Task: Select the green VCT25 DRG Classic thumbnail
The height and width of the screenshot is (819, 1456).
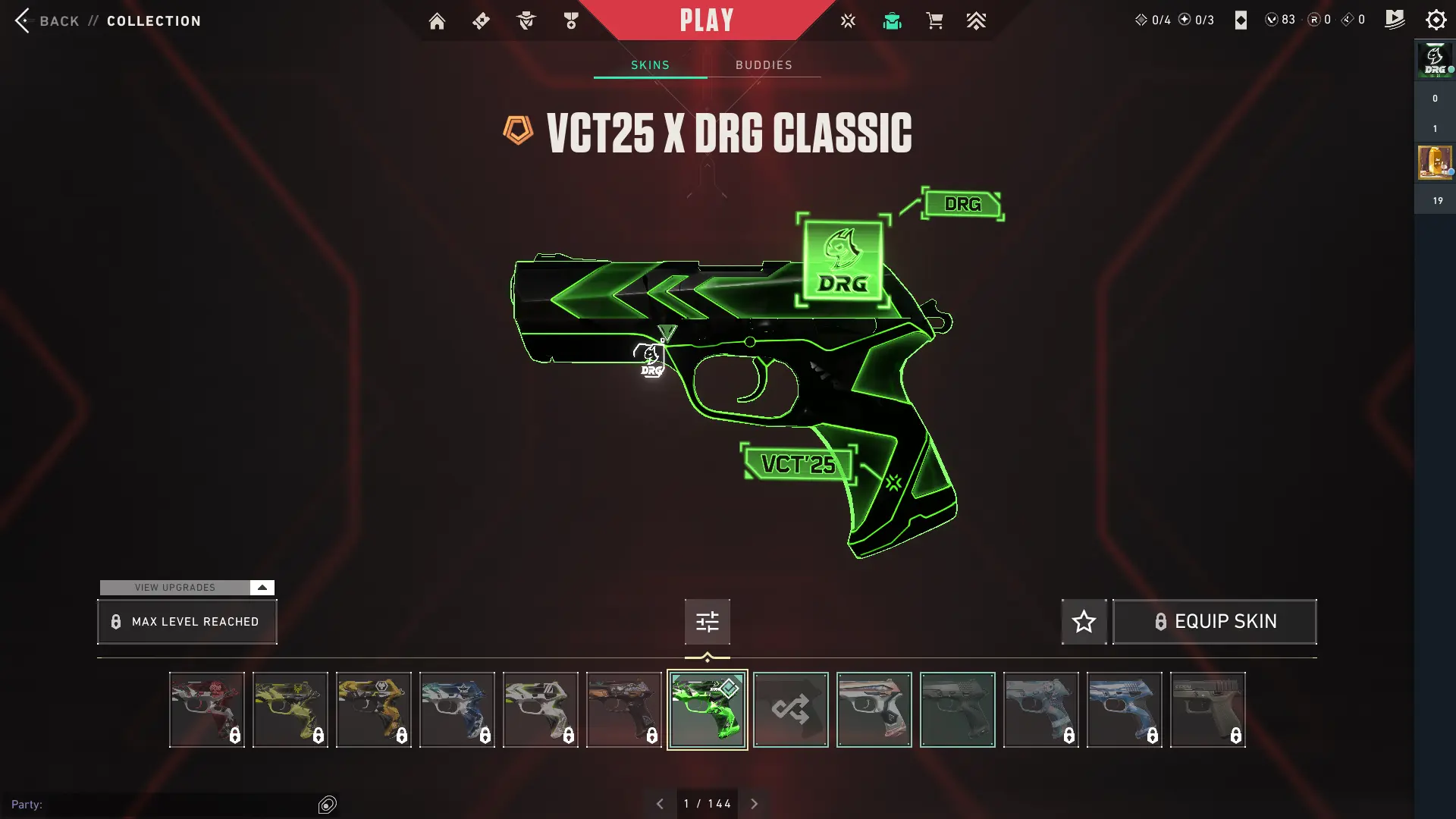Action: click(x=707, y=710)
